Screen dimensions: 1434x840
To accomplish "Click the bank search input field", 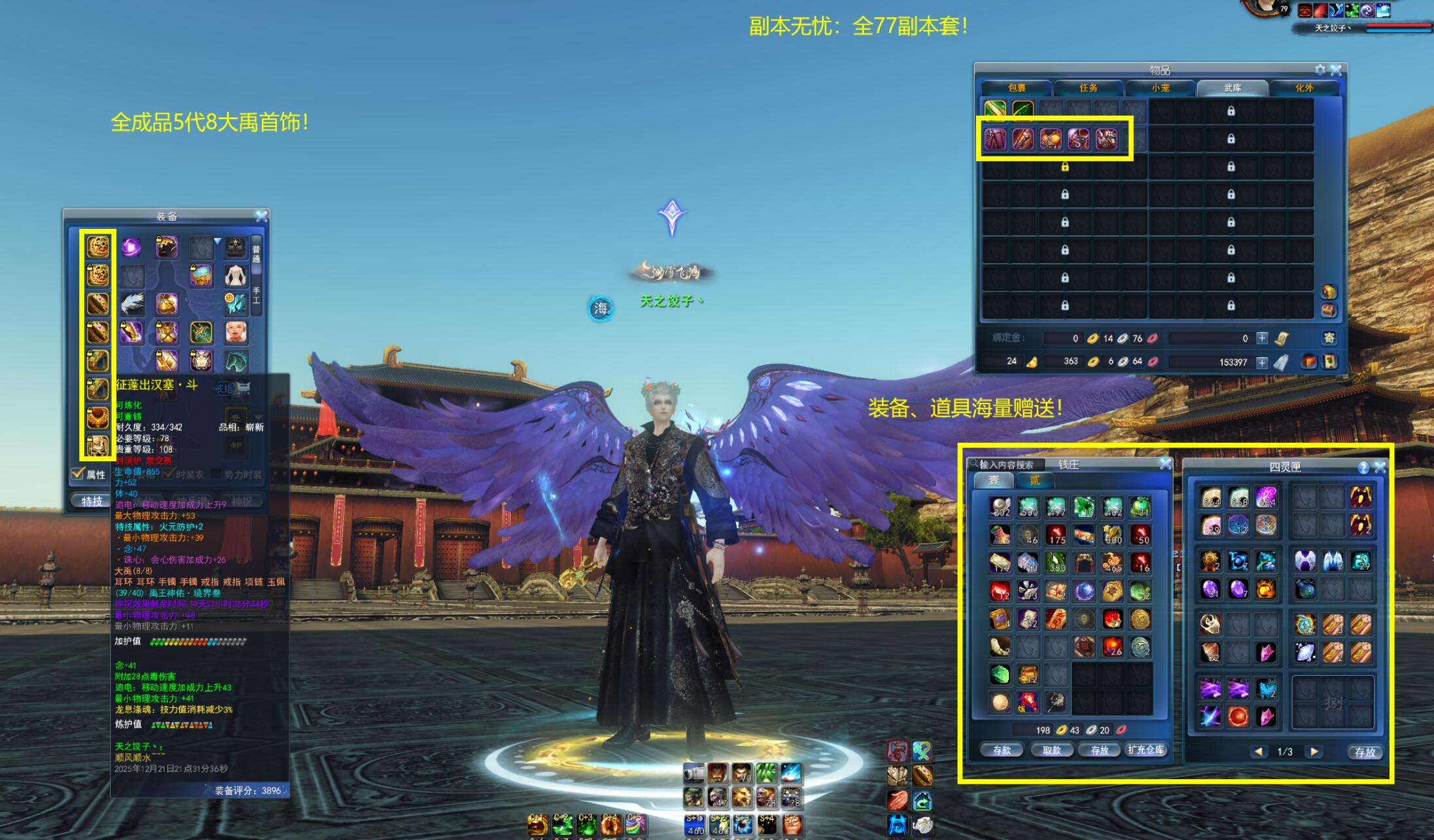I will pos(1011,464).
